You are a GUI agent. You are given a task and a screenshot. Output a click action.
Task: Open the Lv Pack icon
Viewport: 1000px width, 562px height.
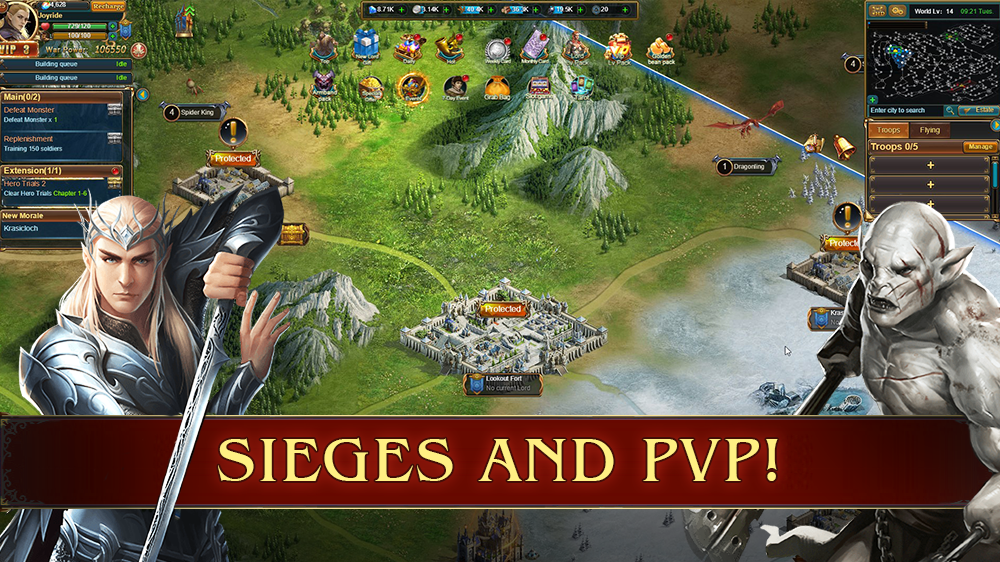pyautogui.click(x=618, y=47)
